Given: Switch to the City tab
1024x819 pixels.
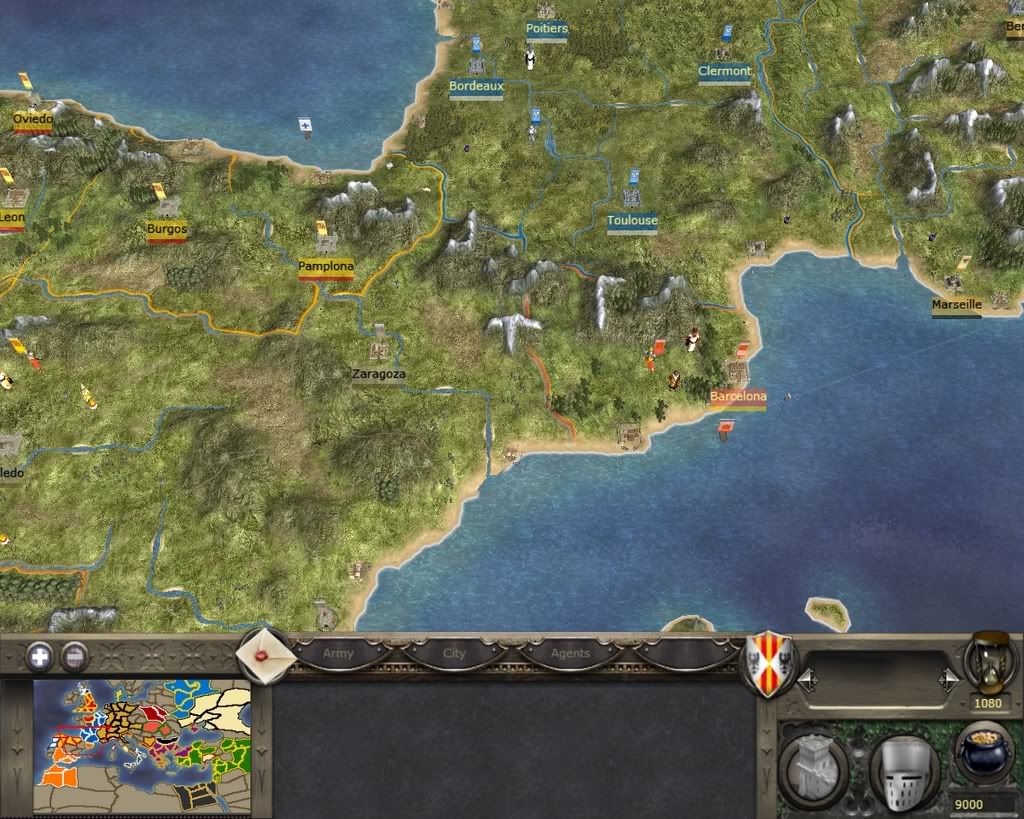Looking at the screenshot, I should (x=454, y=654).
